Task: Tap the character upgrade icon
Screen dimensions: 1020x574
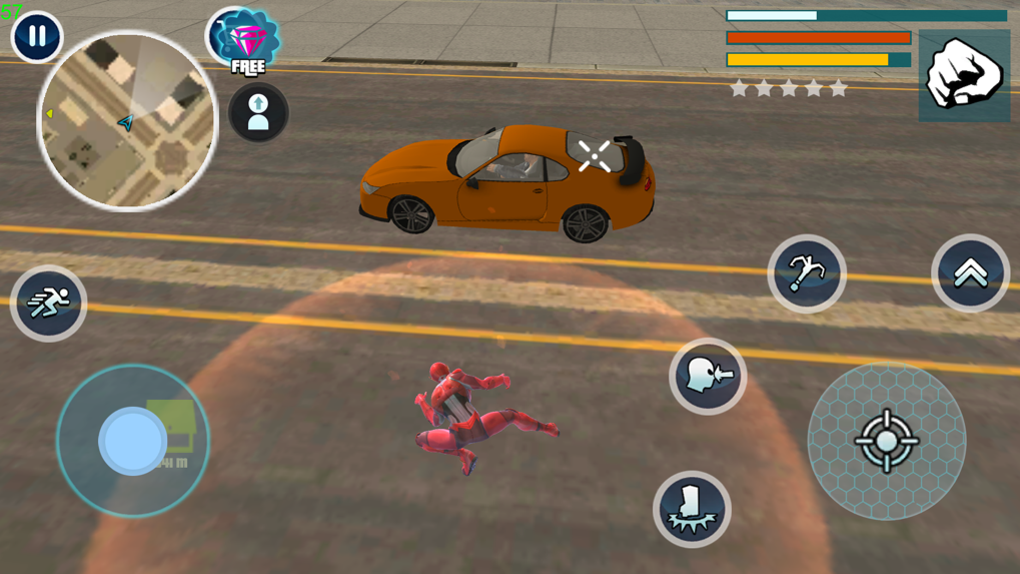Action: coord(258,112)
